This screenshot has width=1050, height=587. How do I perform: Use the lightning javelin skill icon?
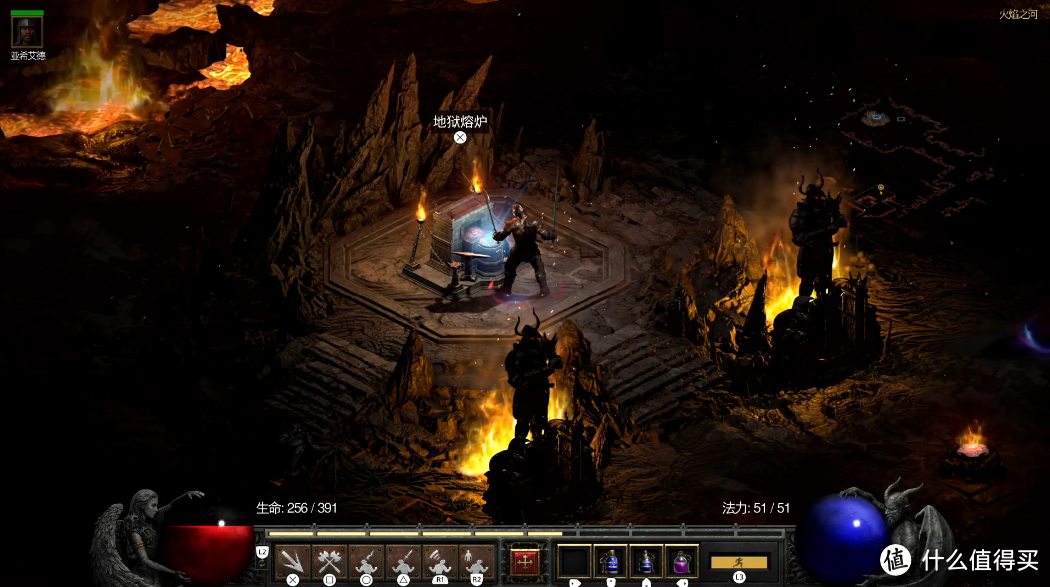[366, 561]
